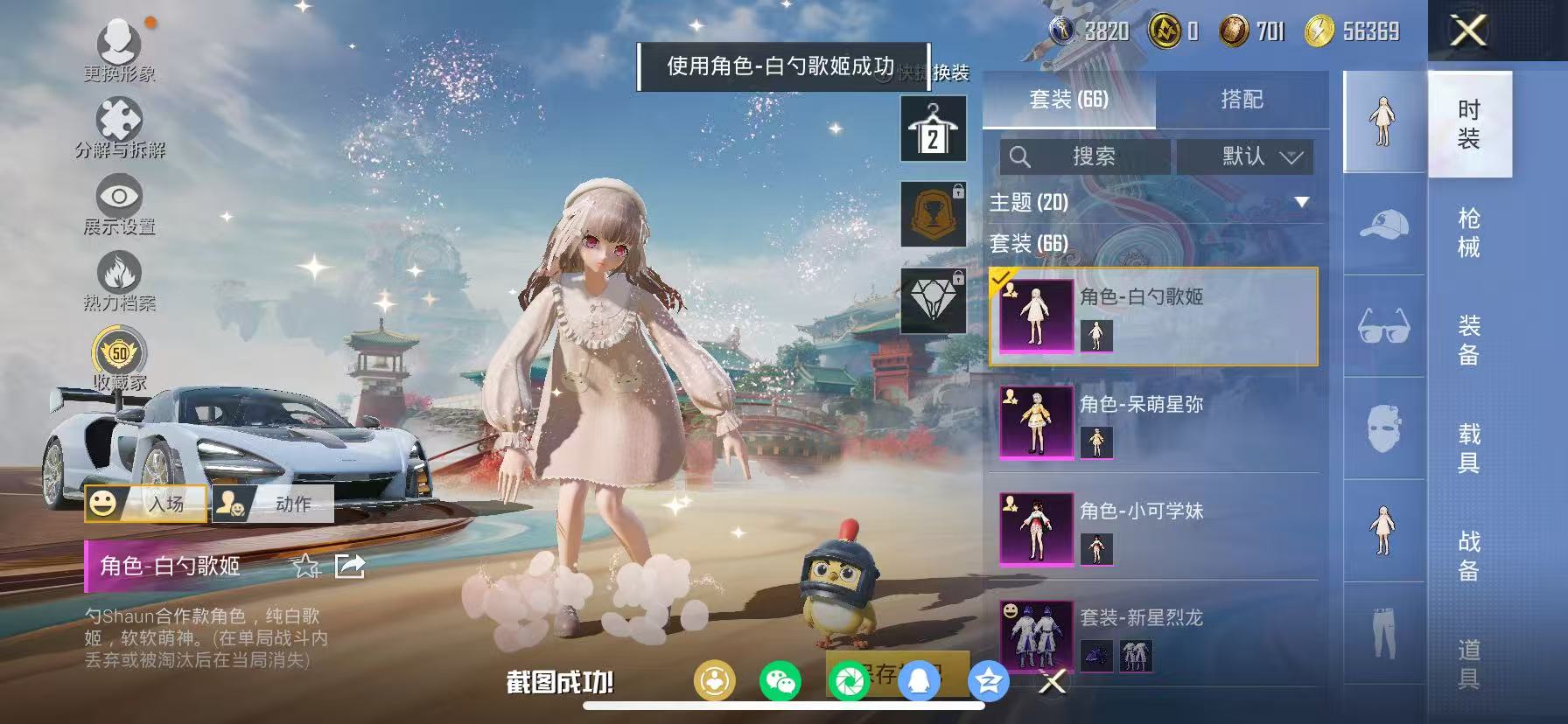Select the cap customization icon
The width and height of the screenshot is (1568, 724).
click(x=1382, y=227)
